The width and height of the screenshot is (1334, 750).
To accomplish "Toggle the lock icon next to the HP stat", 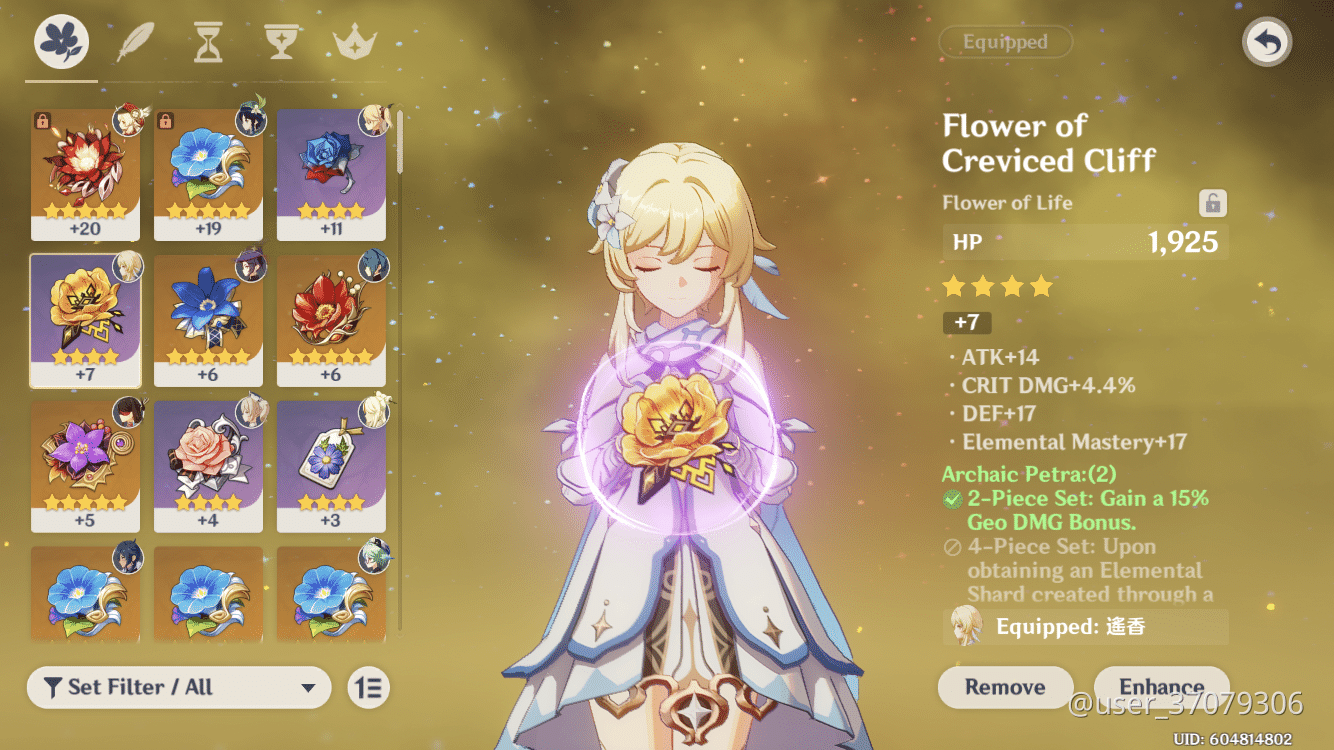I will [1211, 202].
